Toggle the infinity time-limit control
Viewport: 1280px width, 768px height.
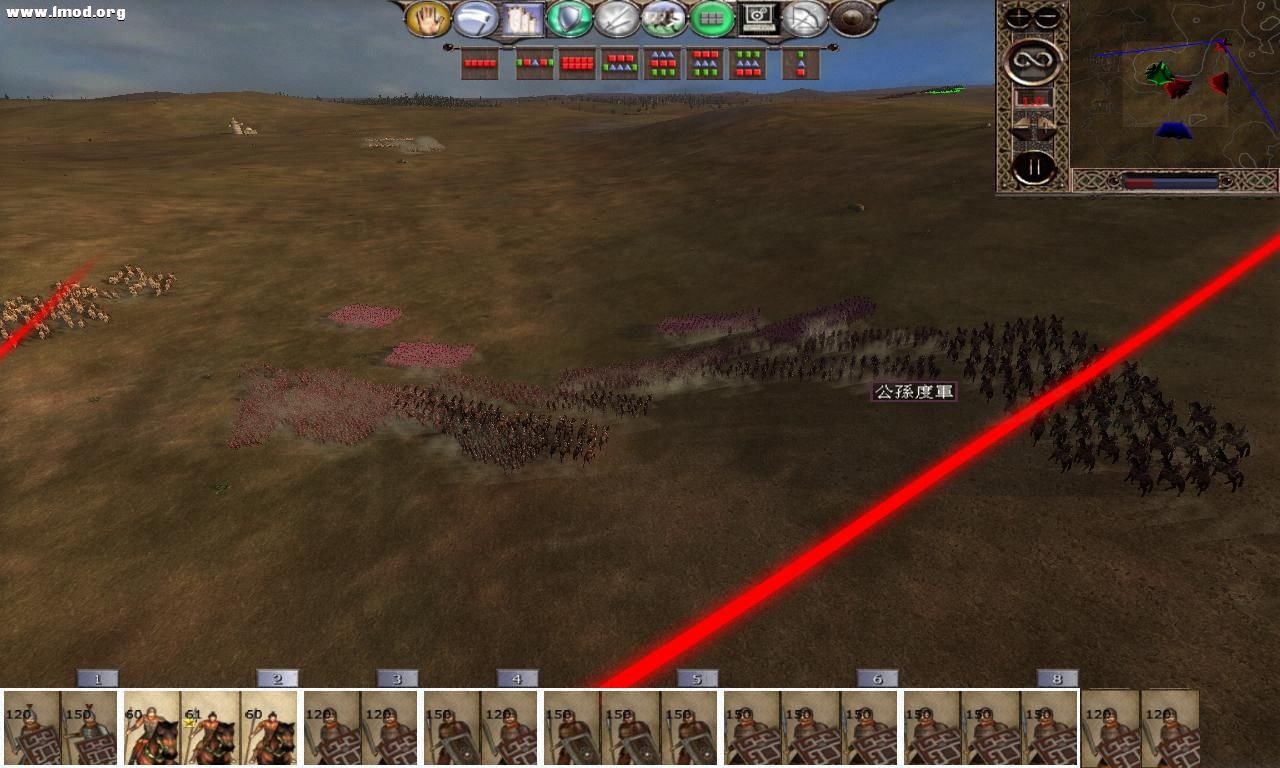click(1033, 60)
